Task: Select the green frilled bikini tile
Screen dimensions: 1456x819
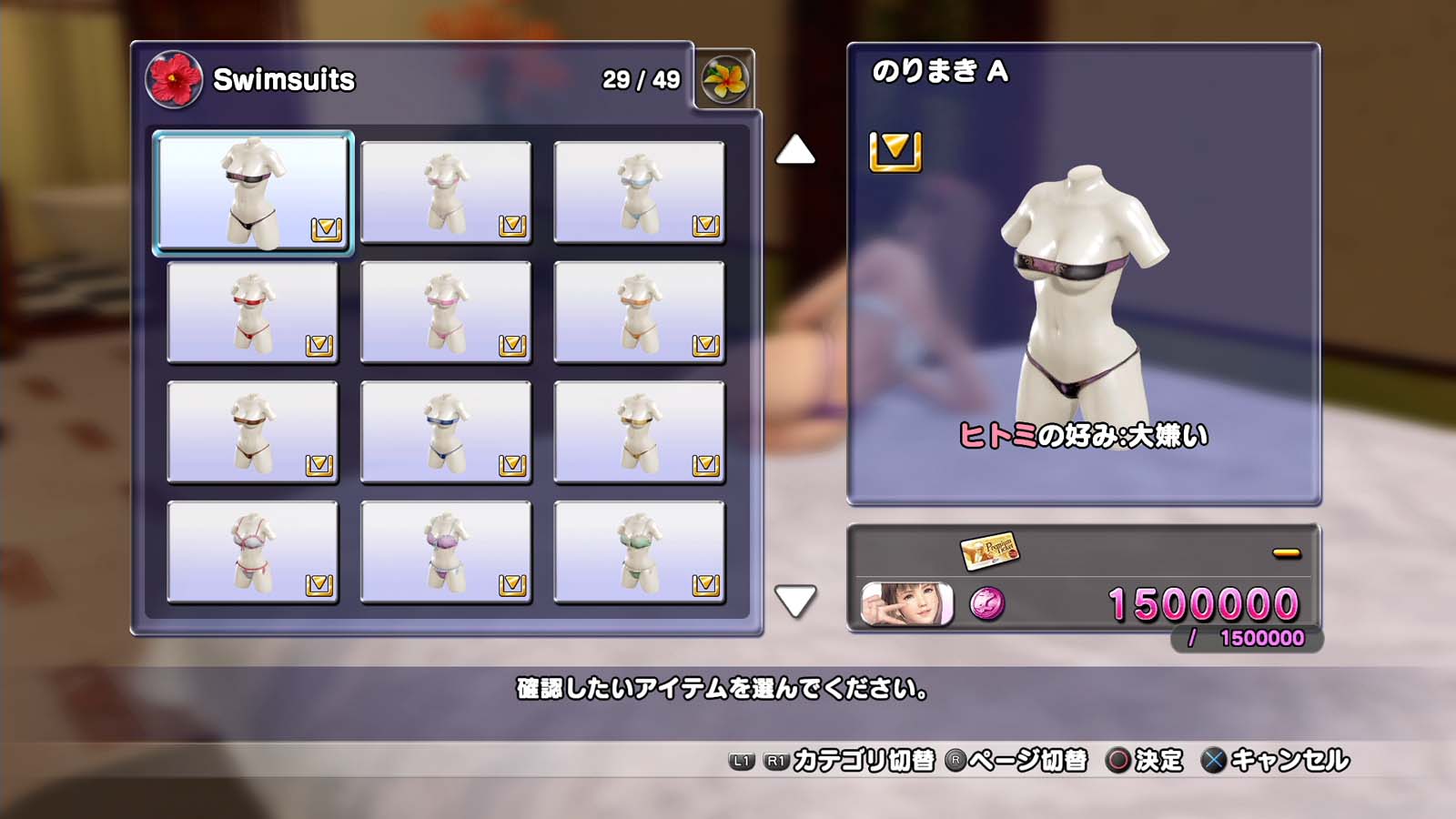Action: point(639,552)
